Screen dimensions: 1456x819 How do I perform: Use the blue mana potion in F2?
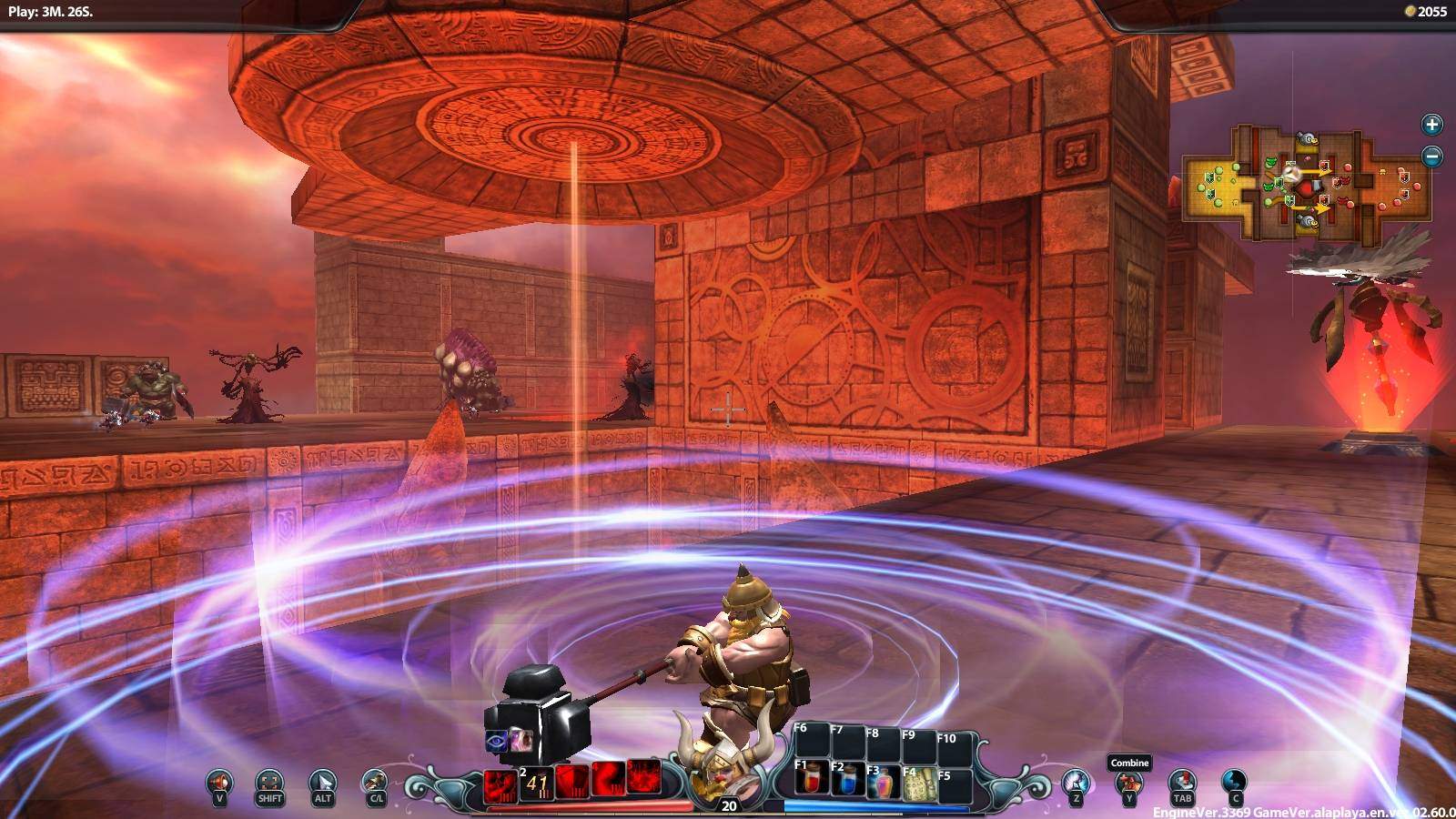tap(848, 780)
